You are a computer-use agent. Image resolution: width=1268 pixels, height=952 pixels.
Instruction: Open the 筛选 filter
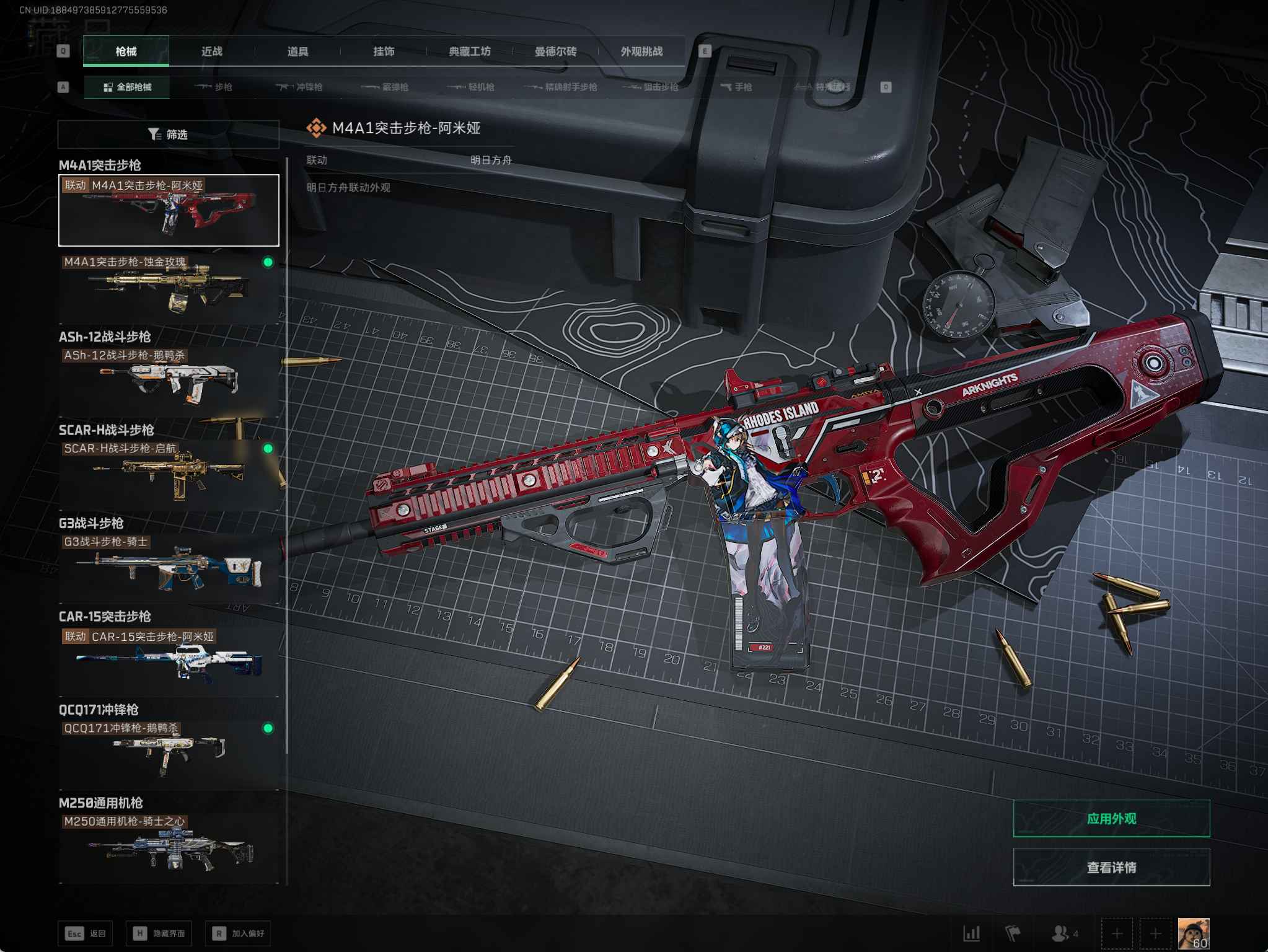click(168, 134)
